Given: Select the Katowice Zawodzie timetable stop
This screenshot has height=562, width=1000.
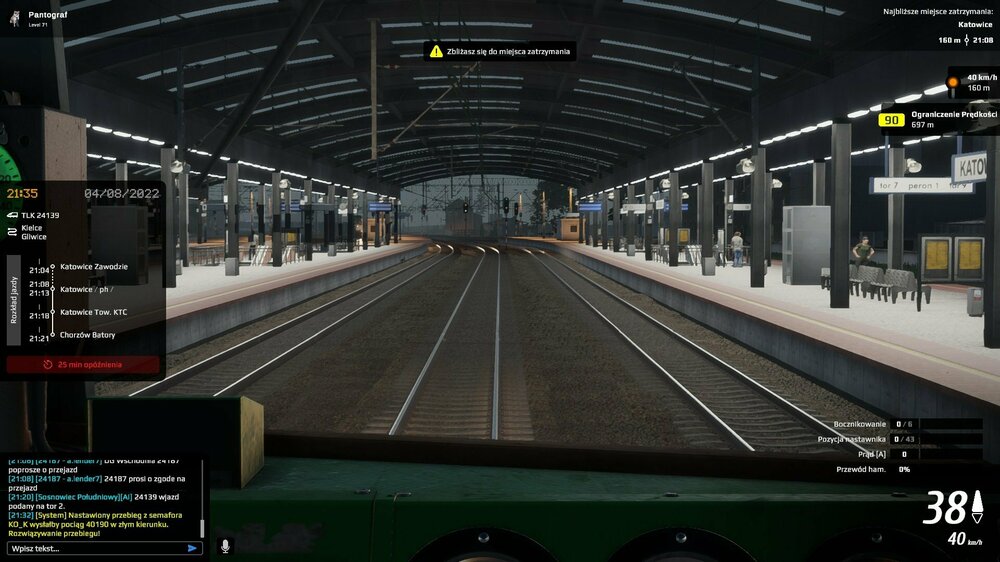Looking at the screenshot, I should point(94,266).
